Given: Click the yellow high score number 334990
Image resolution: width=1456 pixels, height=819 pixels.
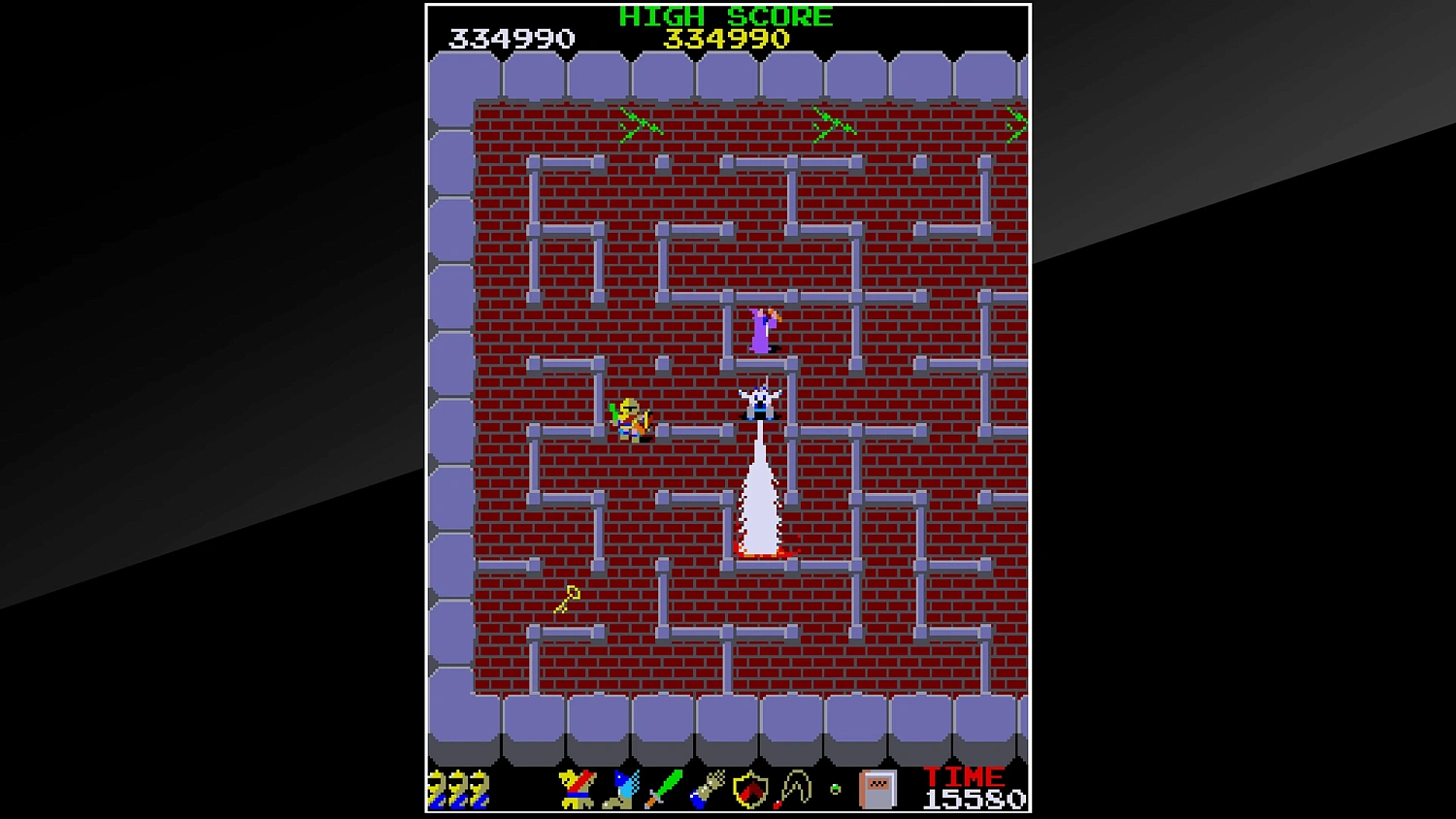Looking at the screenshot, I should coord(726,39).
